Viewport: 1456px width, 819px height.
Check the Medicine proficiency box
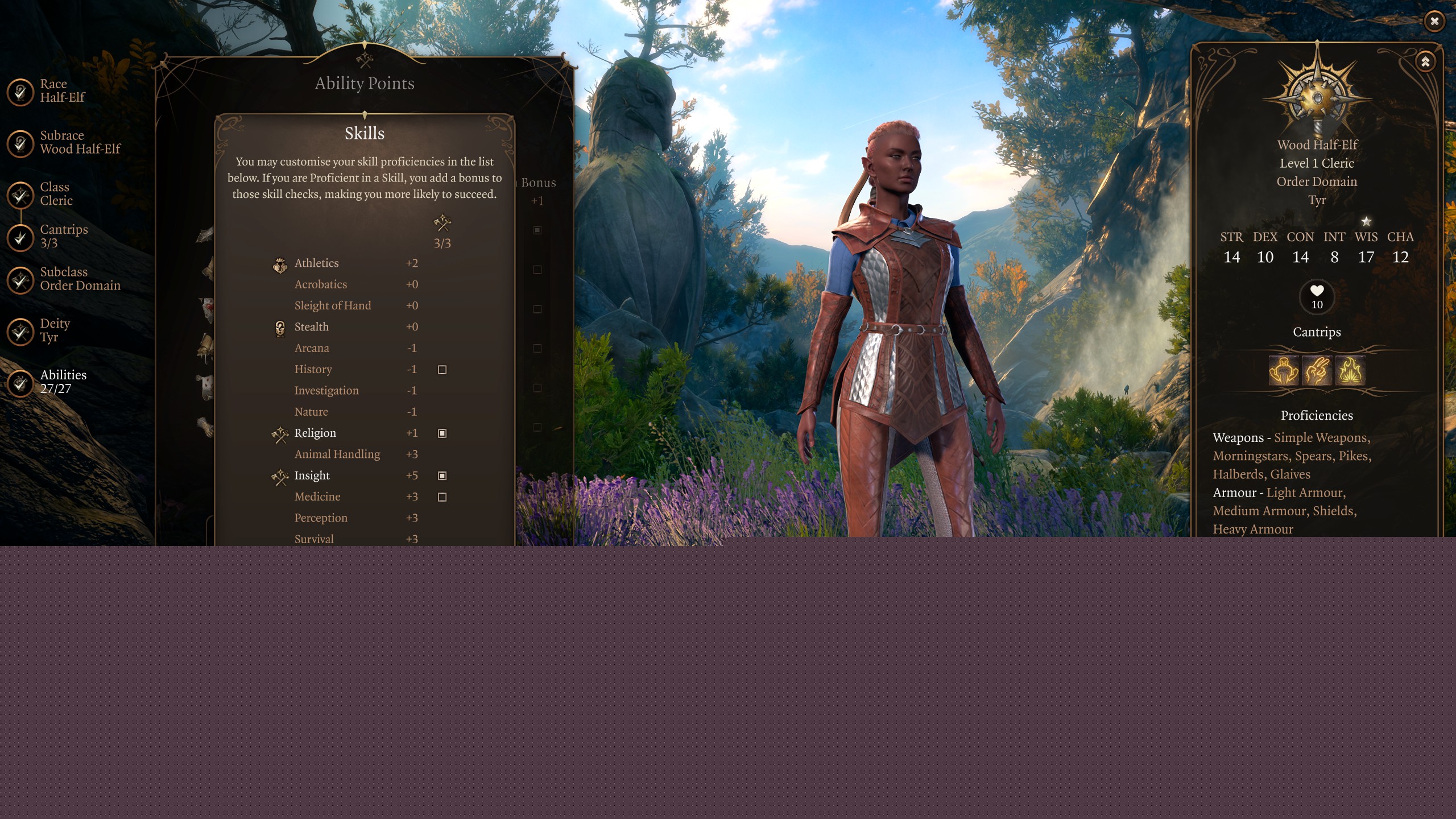[442, 497]
